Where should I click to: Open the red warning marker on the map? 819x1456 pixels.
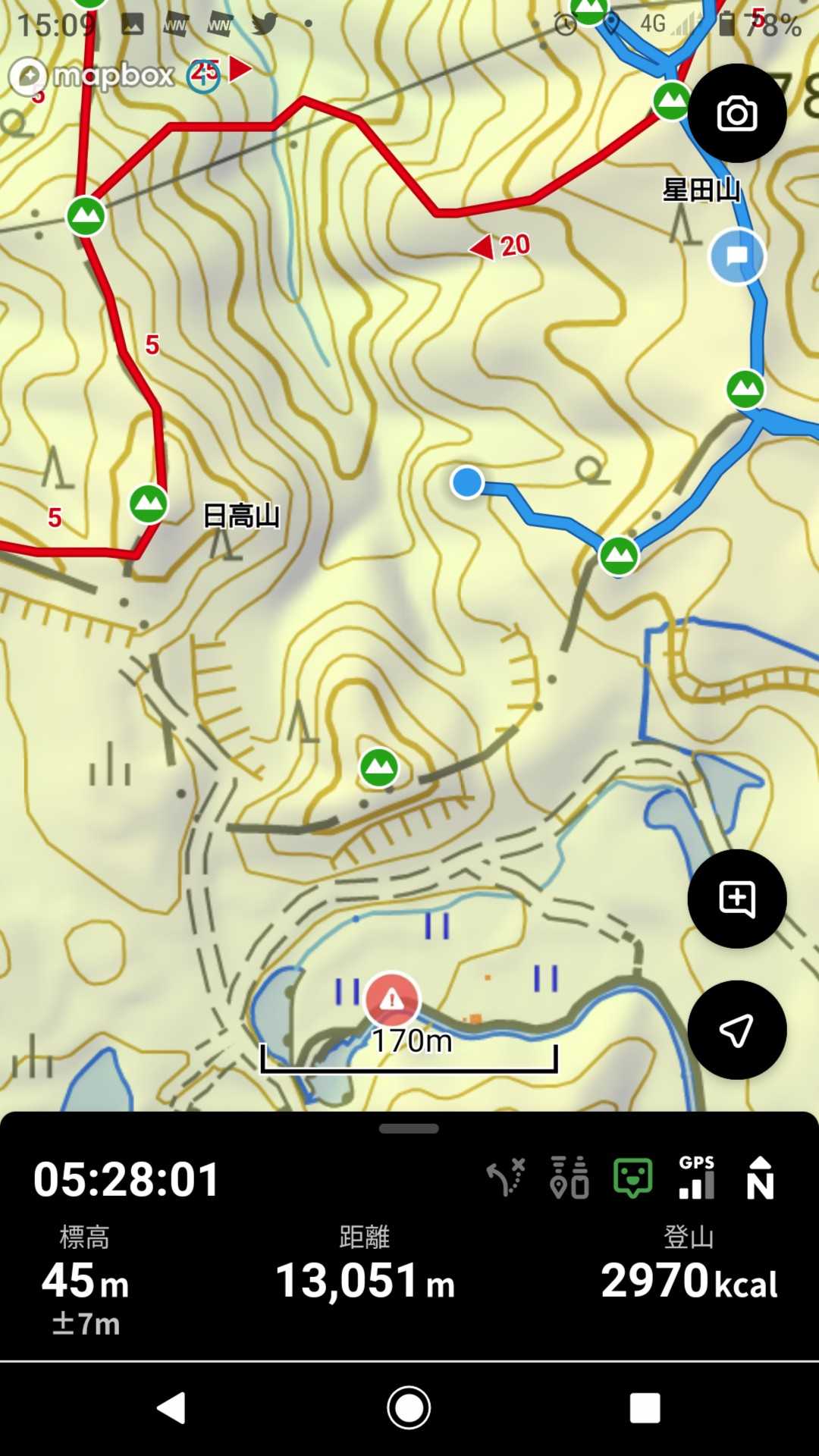pyautogui.click(x=391, y=999)
